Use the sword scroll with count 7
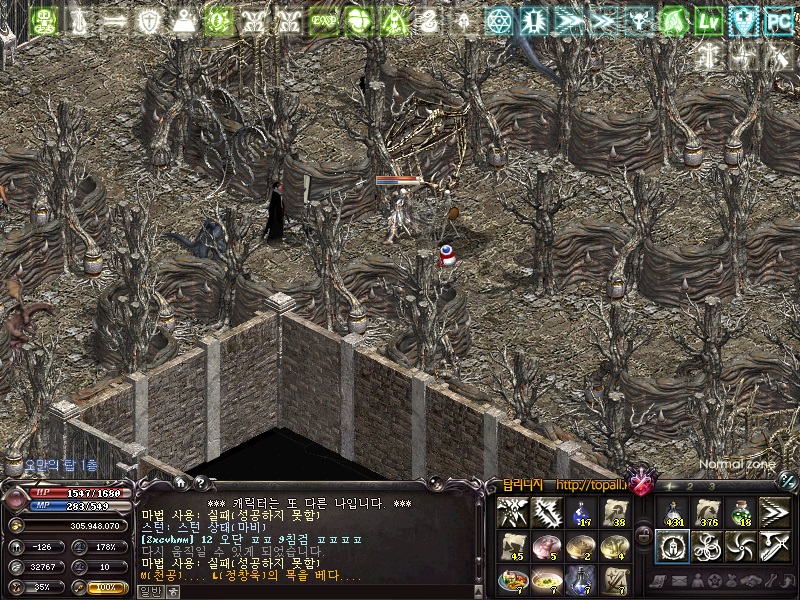The height and width of the screenshot is (600, 800). [x=613, y=579]
